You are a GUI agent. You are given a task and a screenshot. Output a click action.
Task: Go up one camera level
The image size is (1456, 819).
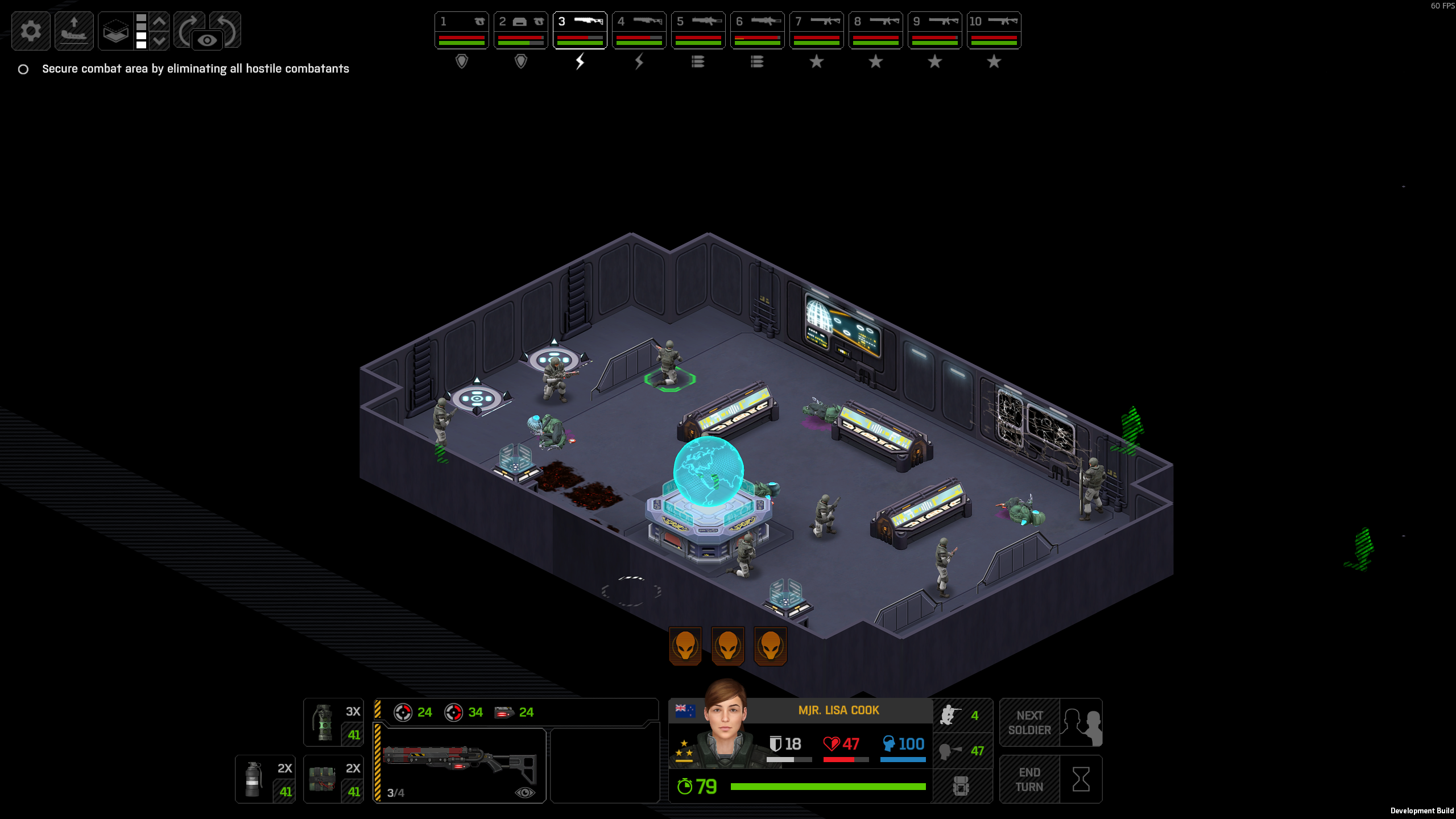160,22
